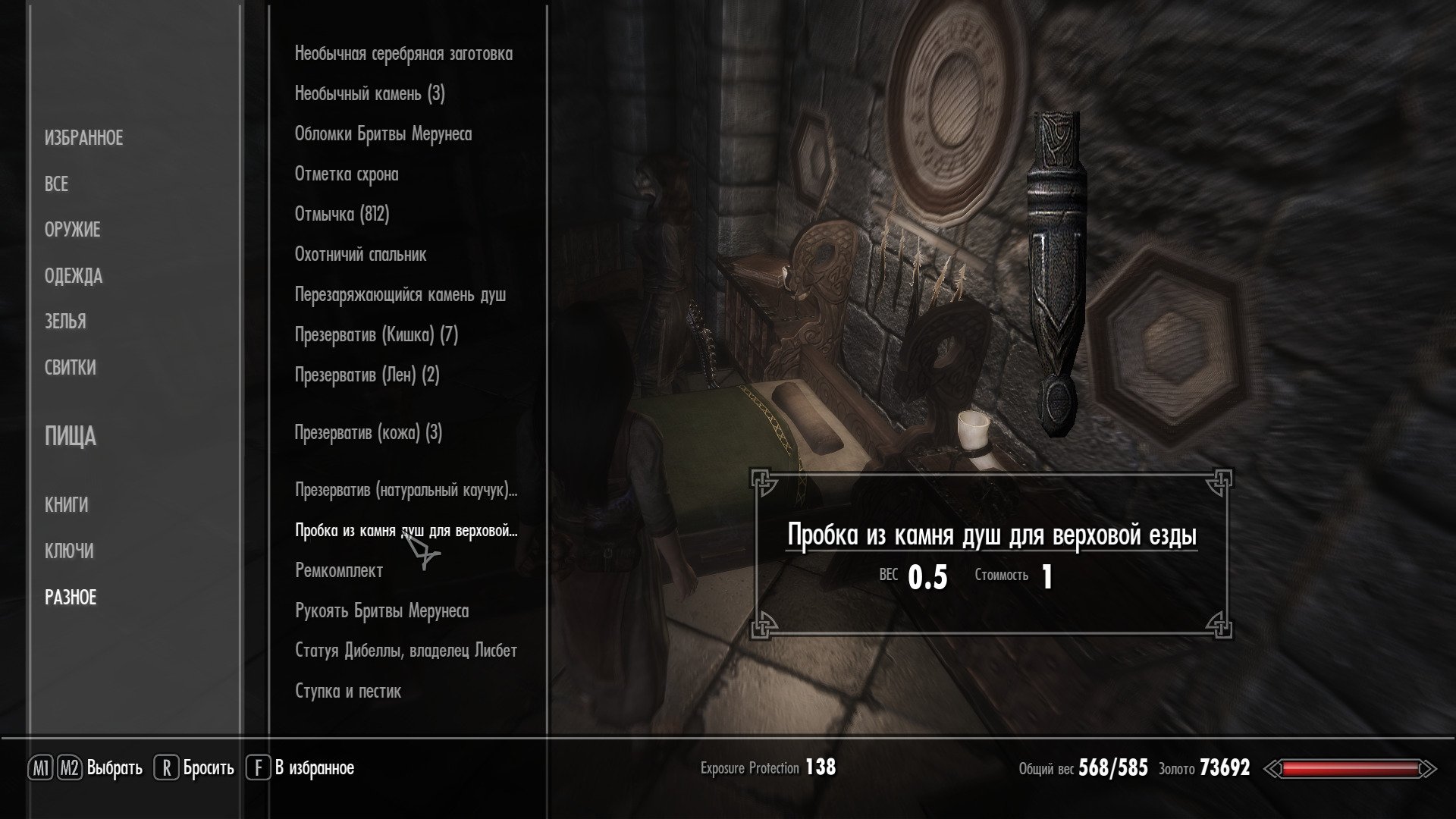1456x819 pixels.
Task: Select the Ступка и пестик item
Action: (347, 691)
